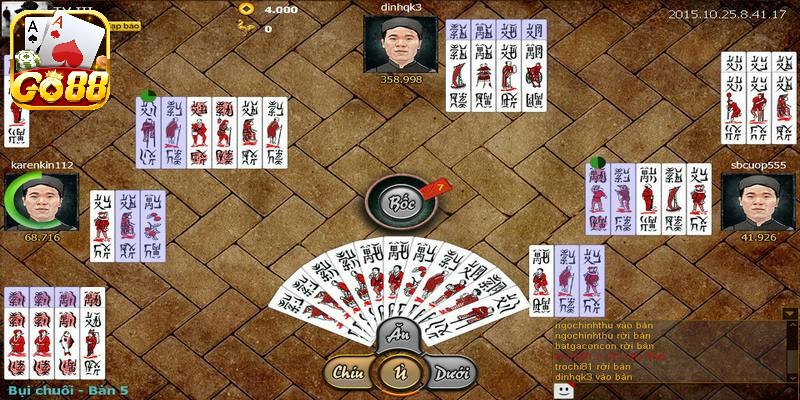Open the smiley emoji picker
Viewport: 800px width, 400px height.
click(563, 389)
